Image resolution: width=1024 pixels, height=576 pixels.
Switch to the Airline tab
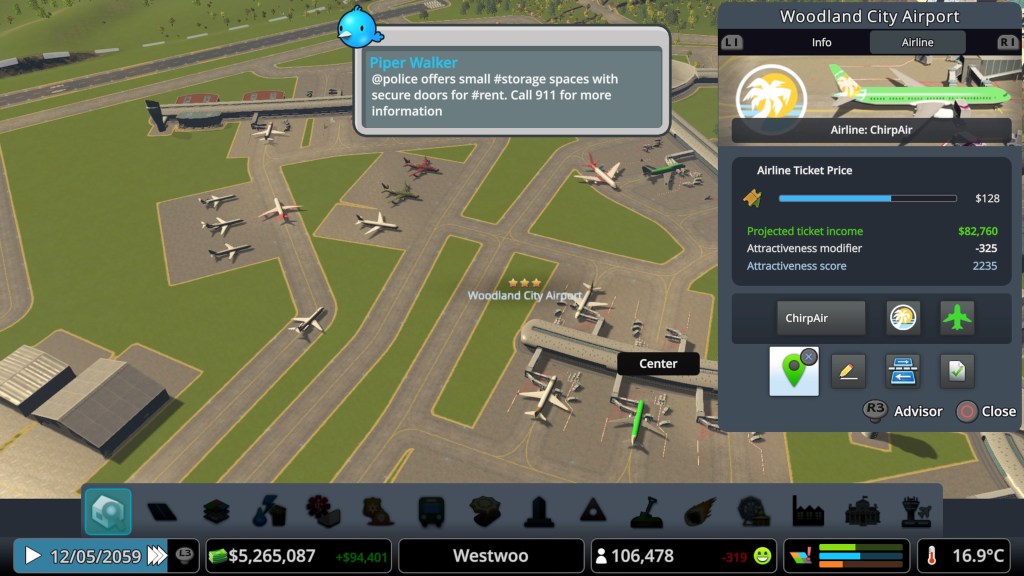click(x=917, y=42)
